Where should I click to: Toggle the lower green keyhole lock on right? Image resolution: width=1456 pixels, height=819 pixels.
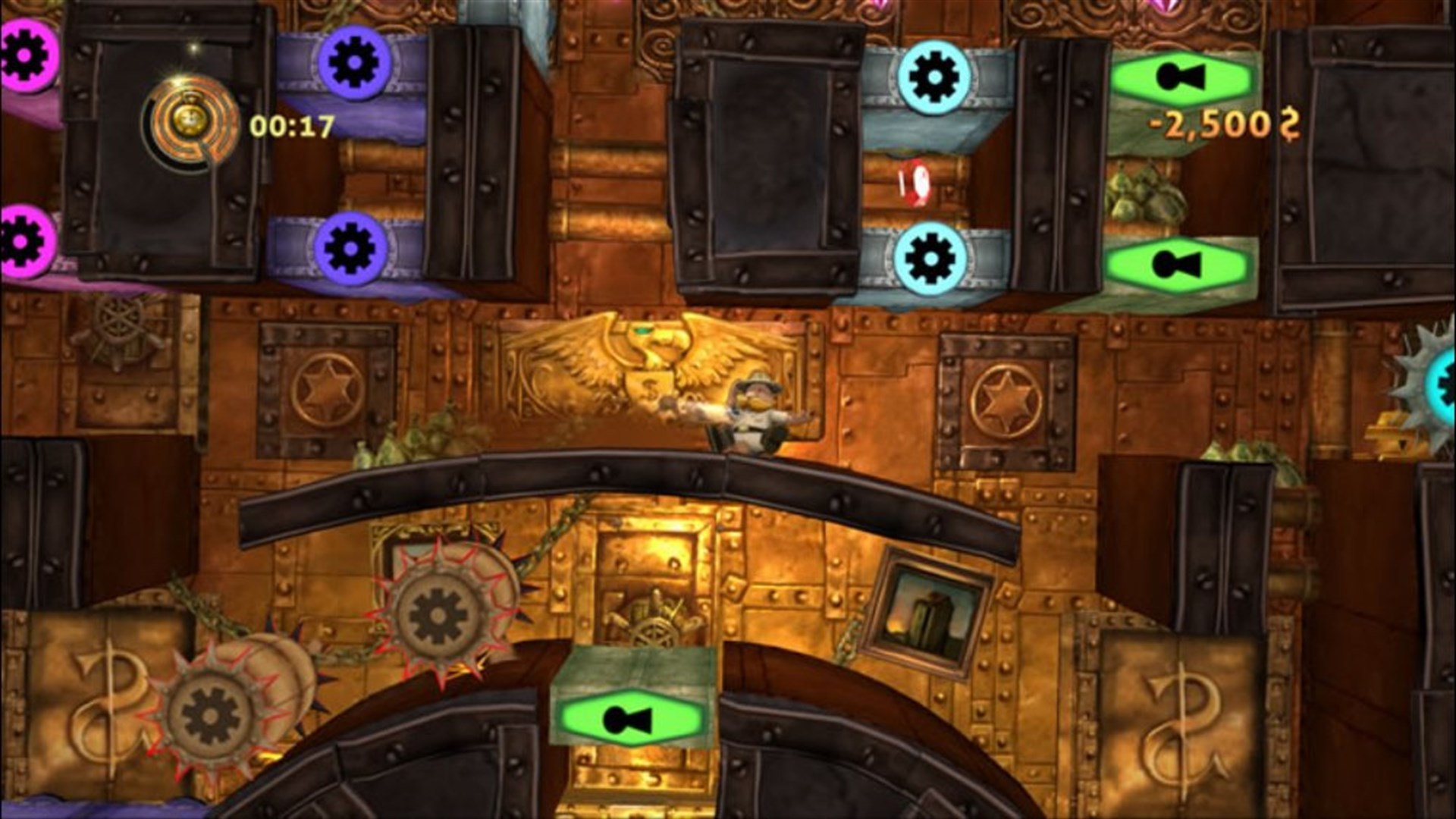(1180, 262)
